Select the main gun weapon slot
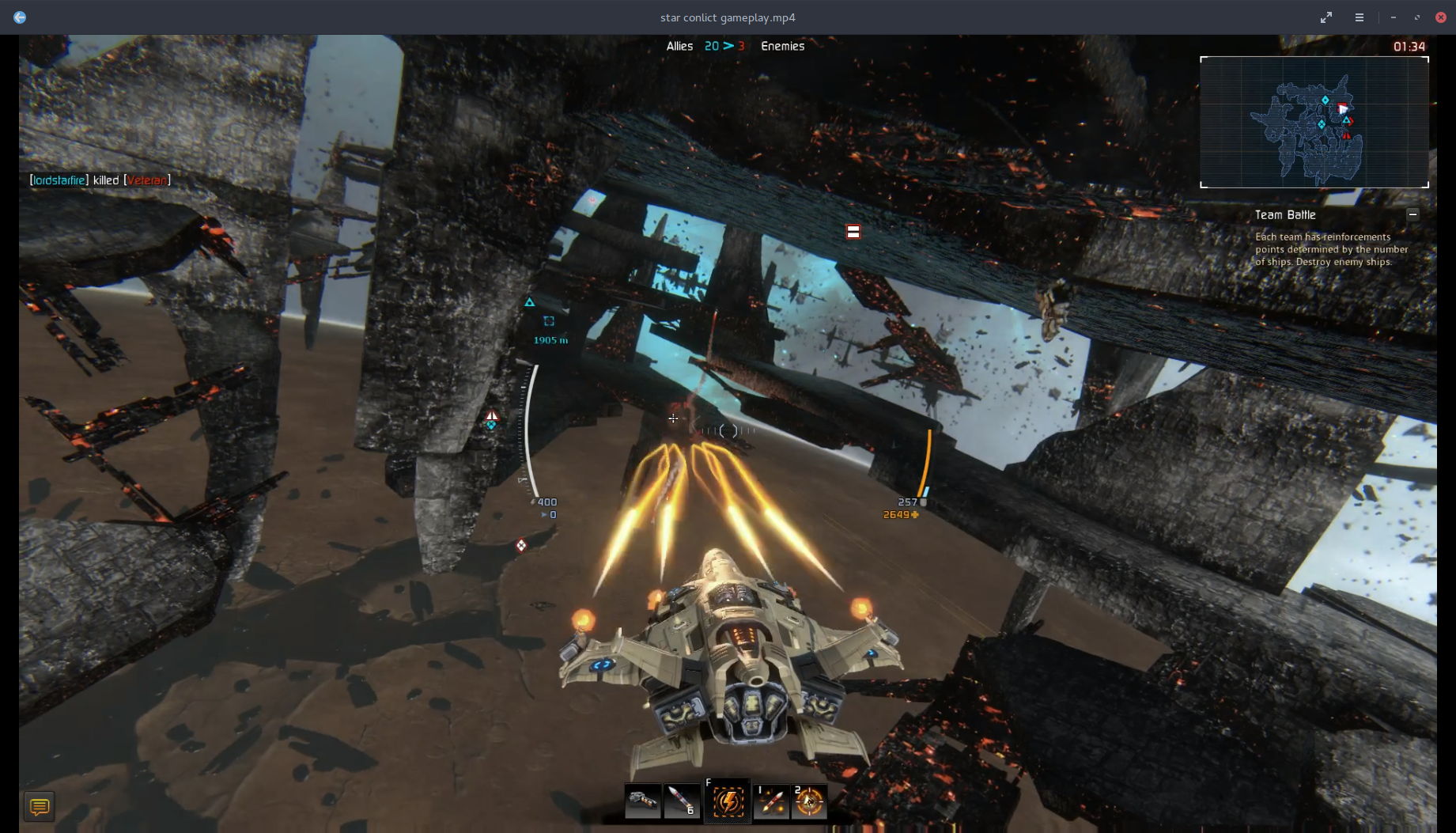 pos(642,801)
